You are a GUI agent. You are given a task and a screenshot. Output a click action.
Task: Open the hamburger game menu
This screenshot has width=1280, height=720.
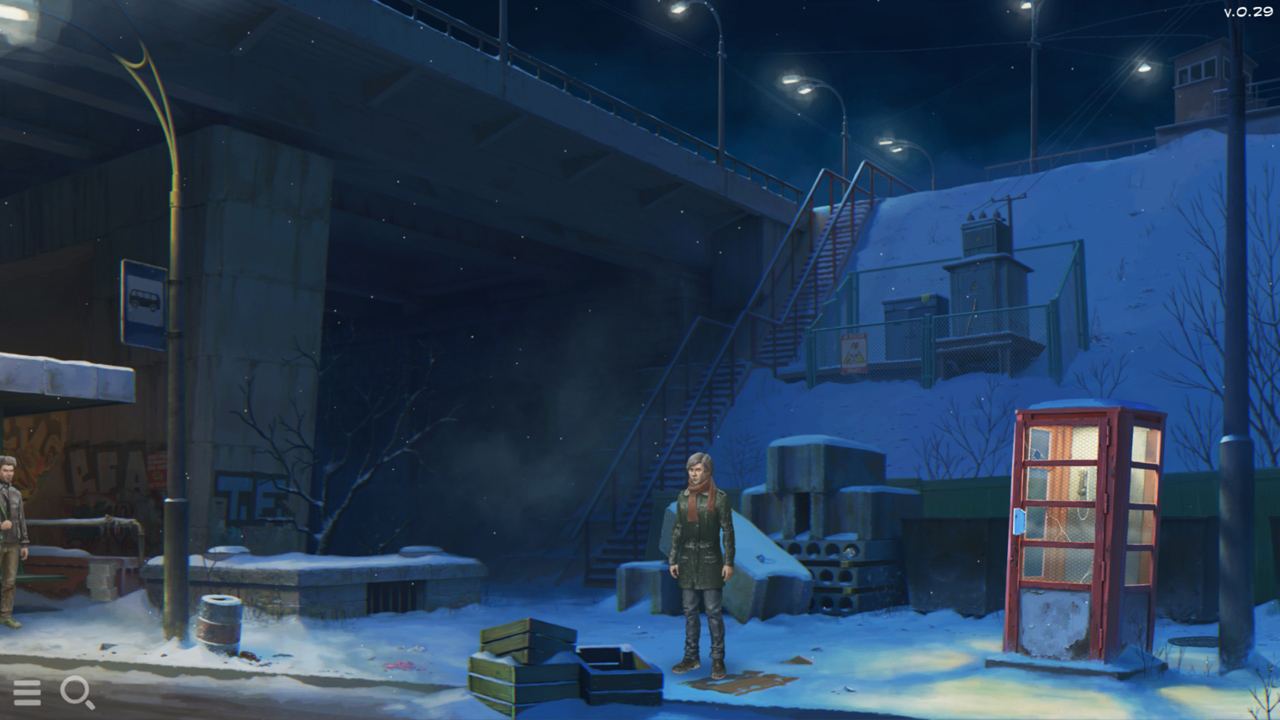[28, 692]
